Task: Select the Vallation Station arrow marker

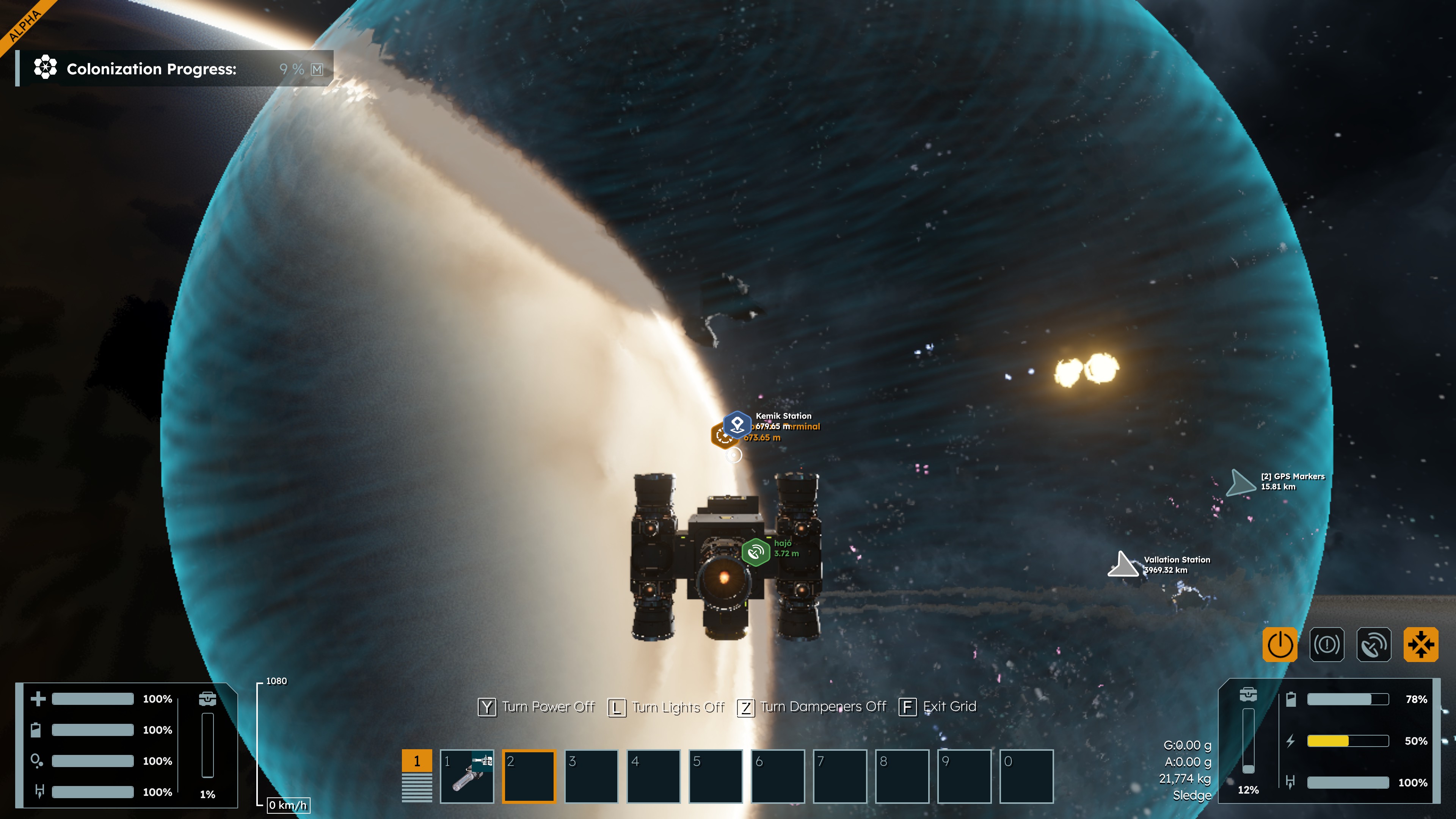Action: [1122, 565]
